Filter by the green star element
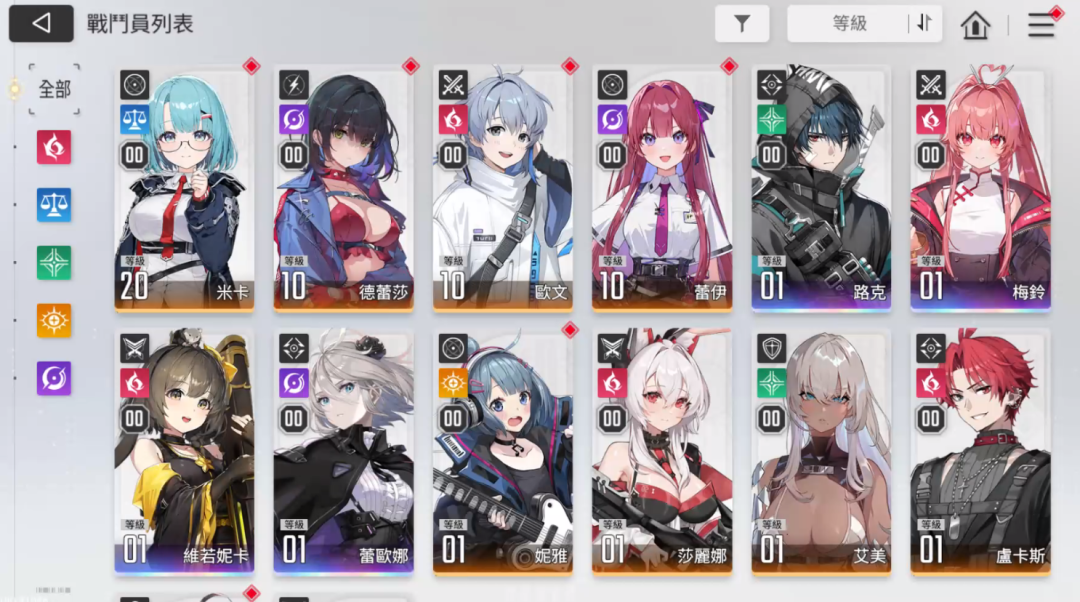This screenshot has width=1080, height=602. click(54, 262)
